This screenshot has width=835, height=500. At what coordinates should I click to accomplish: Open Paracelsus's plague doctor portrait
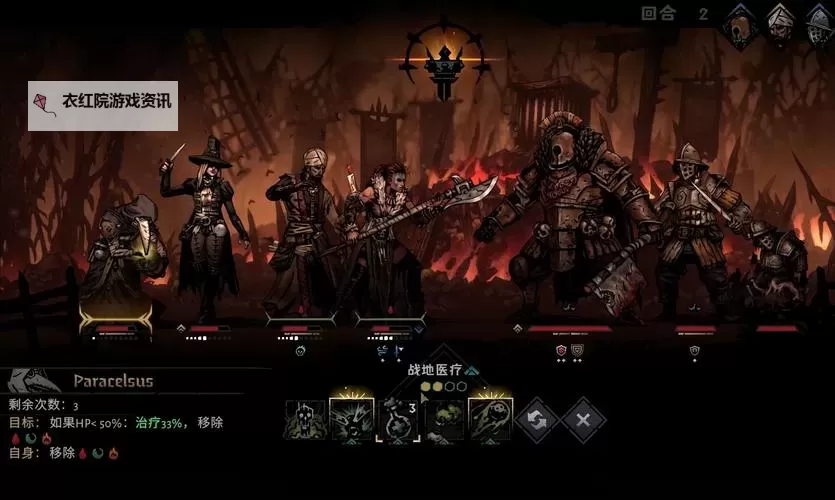pyautogui.click(x=32, y=381)
